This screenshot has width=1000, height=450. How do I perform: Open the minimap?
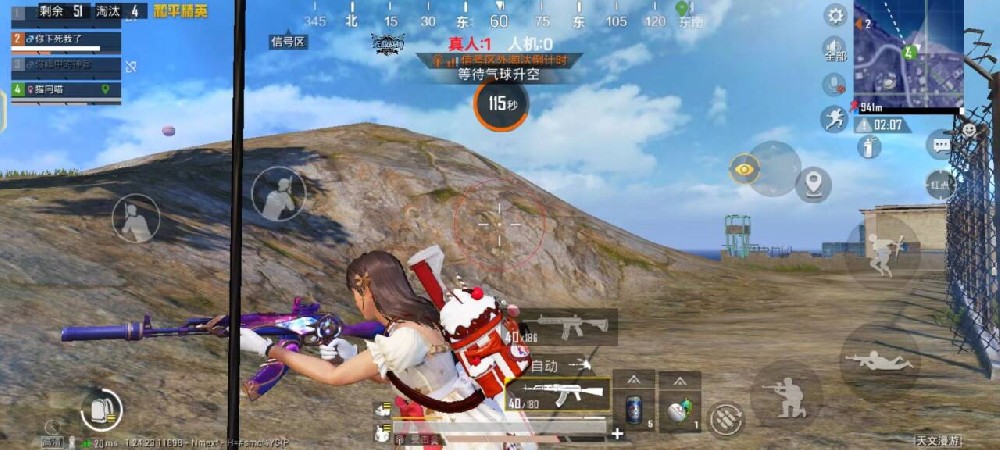(908, 53)
